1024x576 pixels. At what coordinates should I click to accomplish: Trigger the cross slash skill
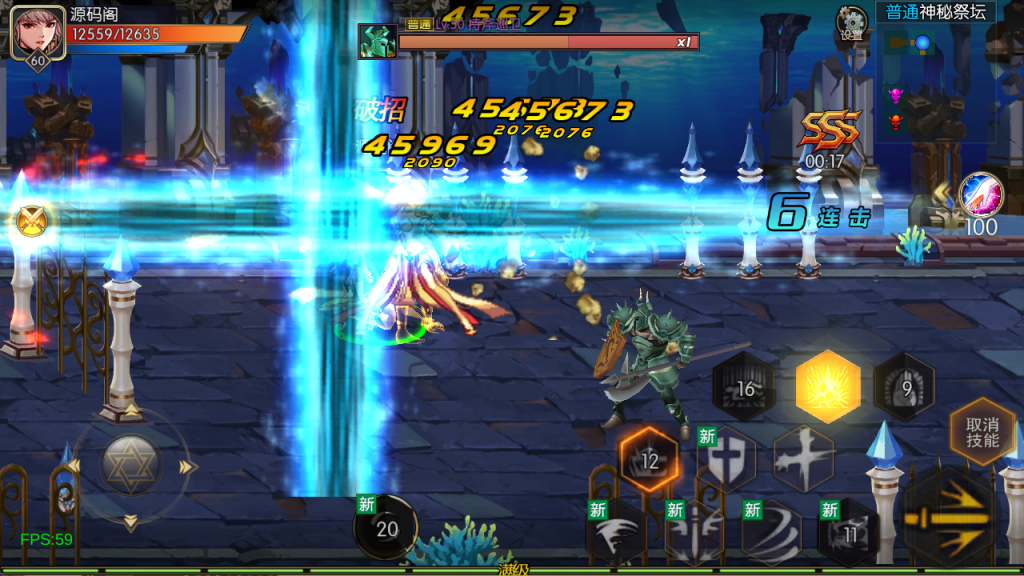pos(803,458)
